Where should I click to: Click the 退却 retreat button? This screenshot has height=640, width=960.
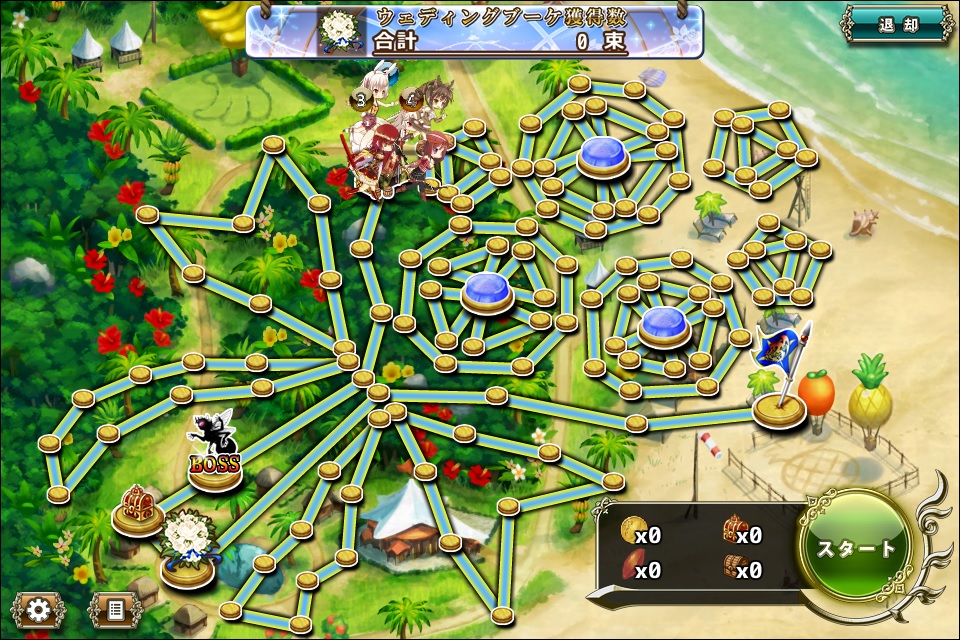click(896, 25)
